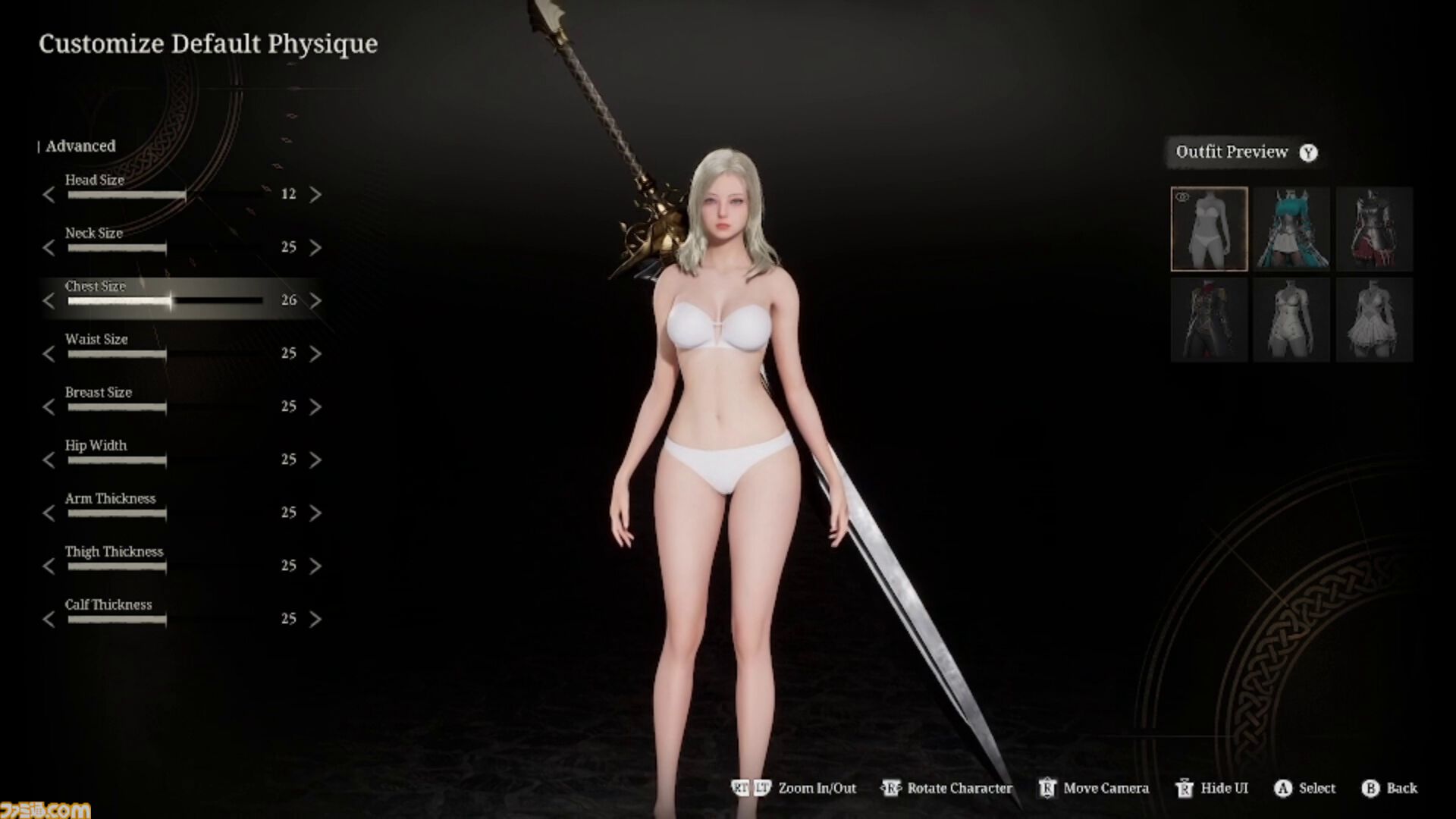Select the white frilly dress outfit thumbnail
This screenshot has height=819, width=1456.
pyautogui.click(x=1375, y=318)
